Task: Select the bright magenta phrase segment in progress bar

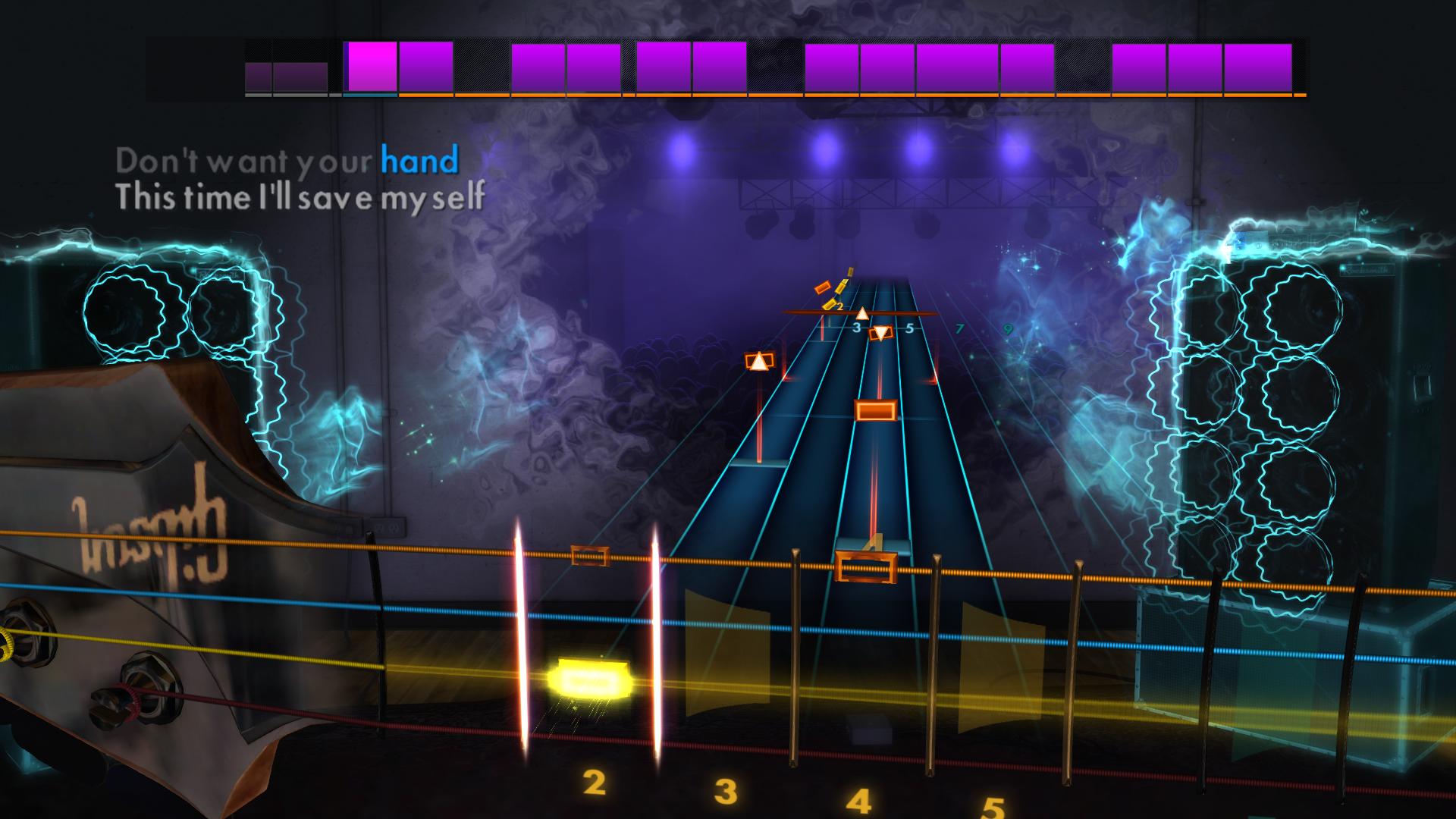Action: (371, 67)
